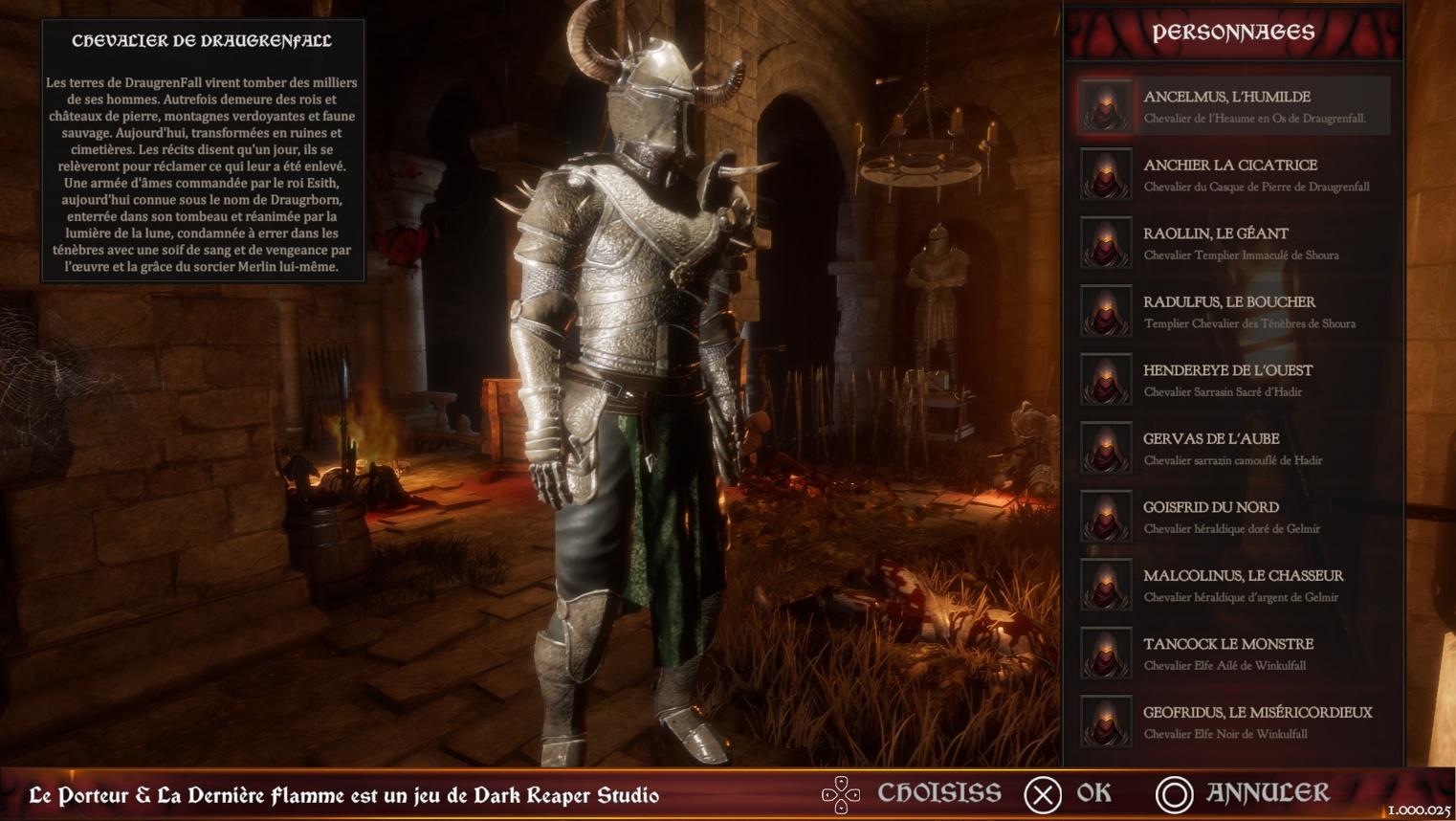The image size is (1456, 821).
Task: Select Radulfus, le Boucher
Action: [x=1232, y=311]
